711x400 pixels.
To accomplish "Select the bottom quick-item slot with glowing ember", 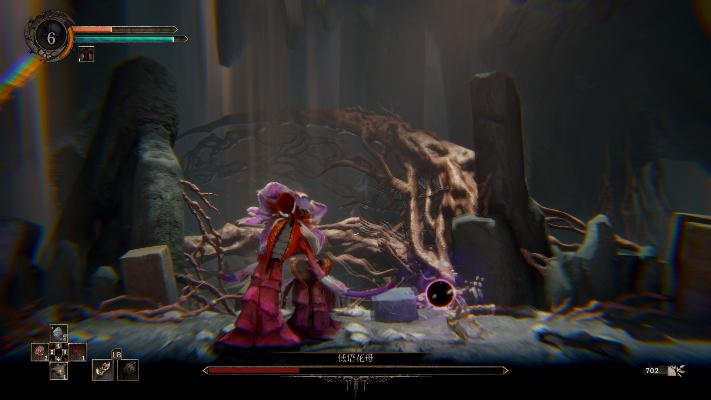I will [x=58, y=371].
